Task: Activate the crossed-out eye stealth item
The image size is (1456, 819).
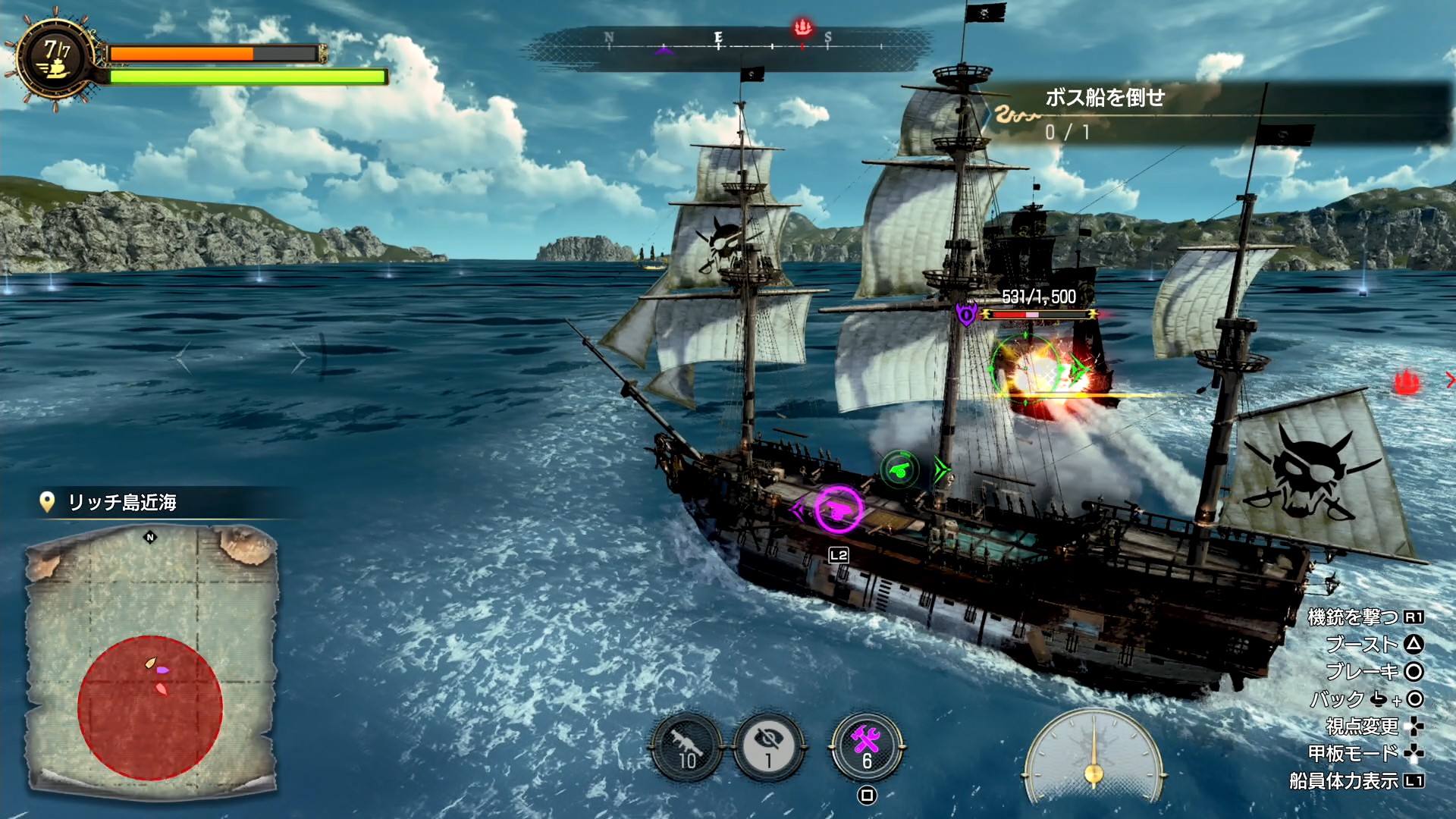Action: [x=769, y=748]
